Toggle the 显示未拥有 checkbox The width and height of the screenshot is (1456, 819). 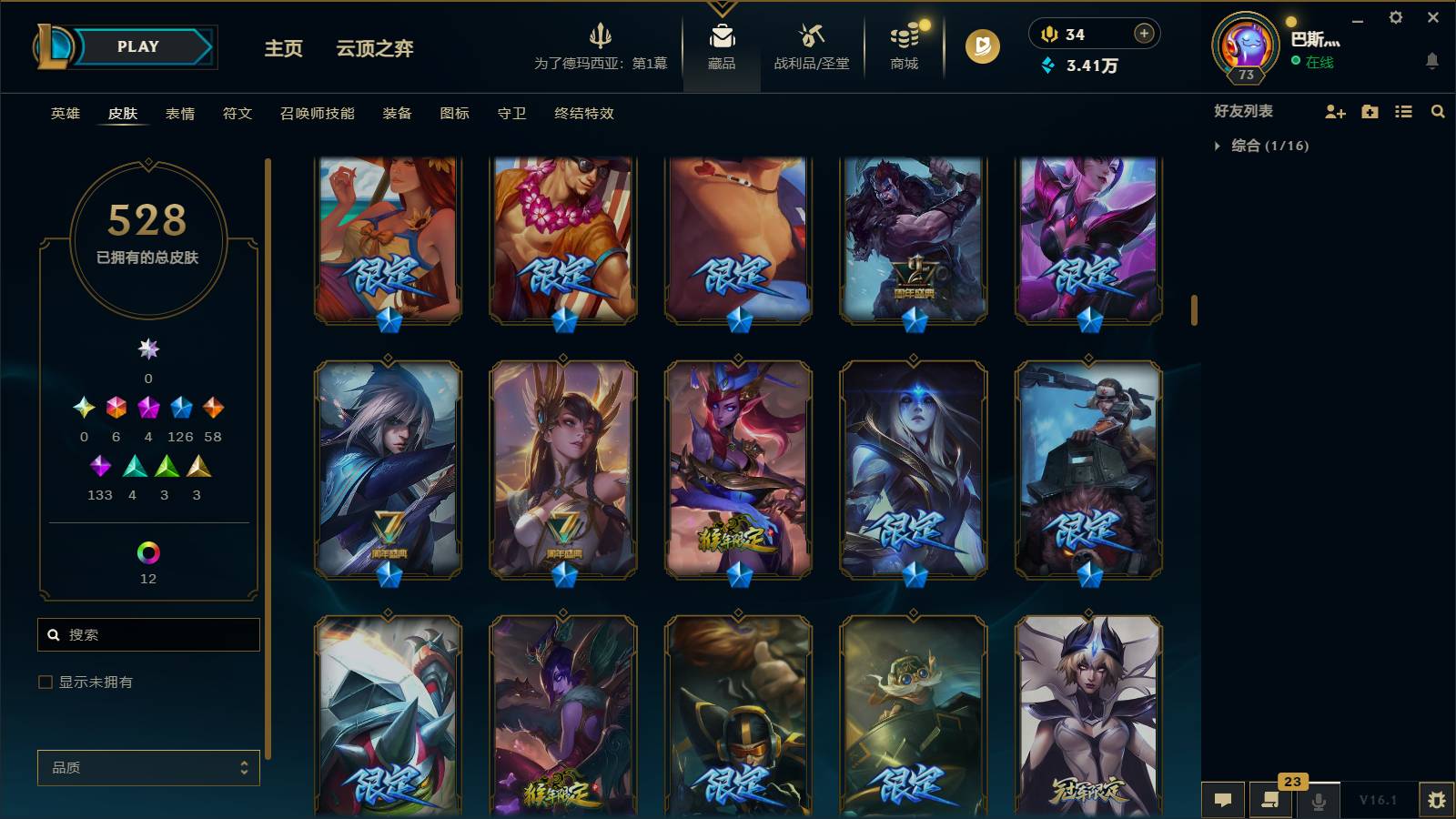[x=44, y=681]
